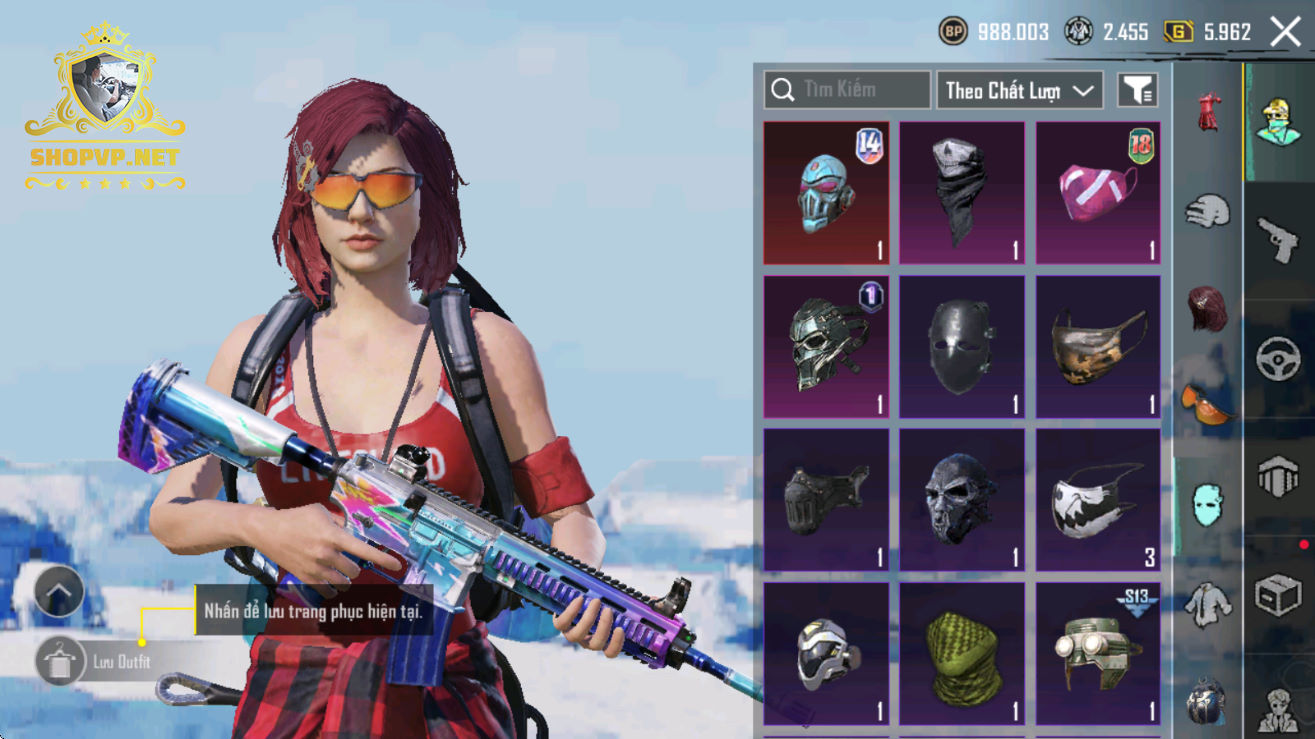Image resolution: width=1315 pixels, height=739 pixels.
Task: Switch to the orange glasses category
Action: click(x=1206, y=404)
